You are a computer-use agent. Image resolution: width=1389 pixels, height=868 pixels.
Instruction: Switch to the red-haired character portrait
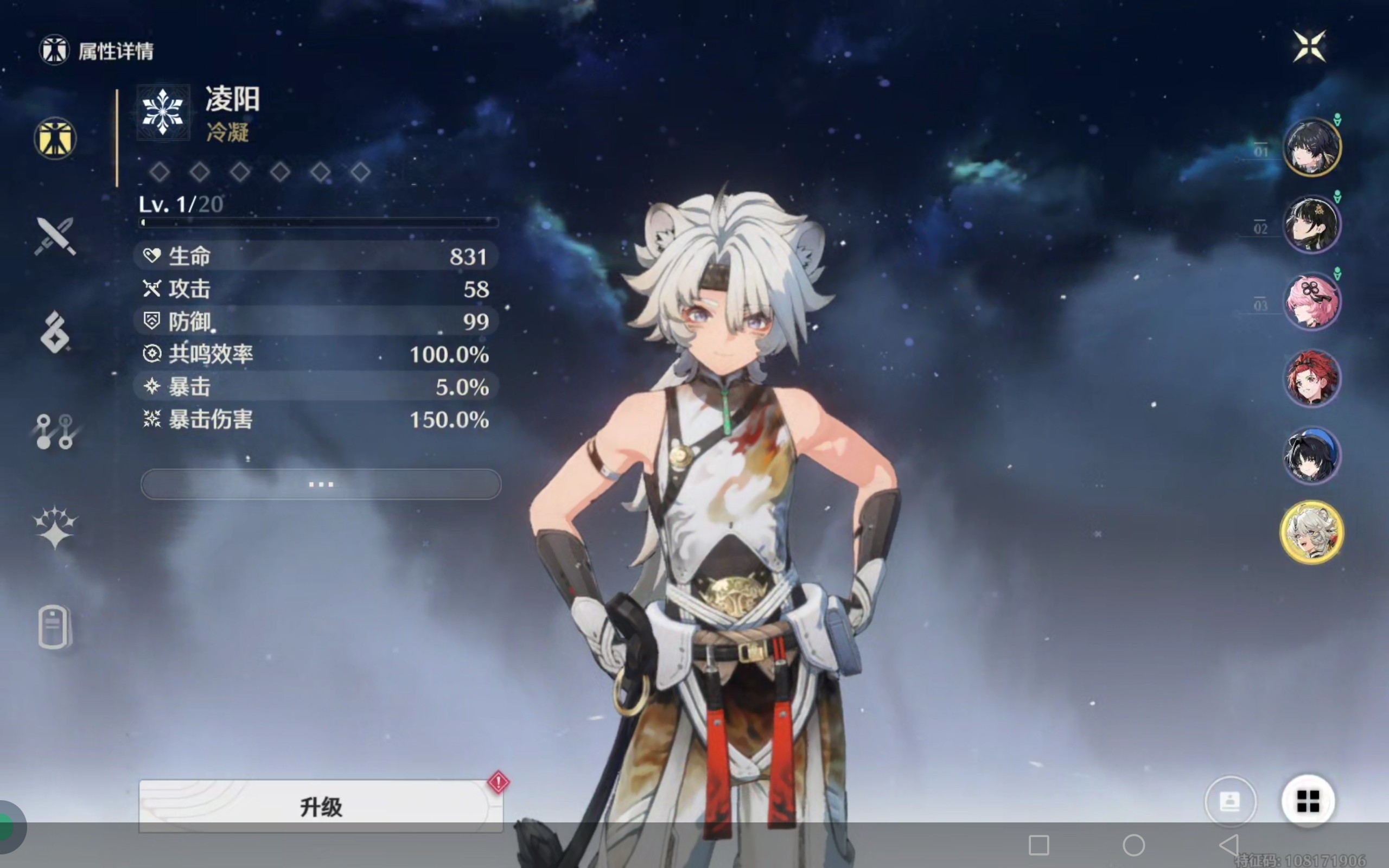point(1312,378)
